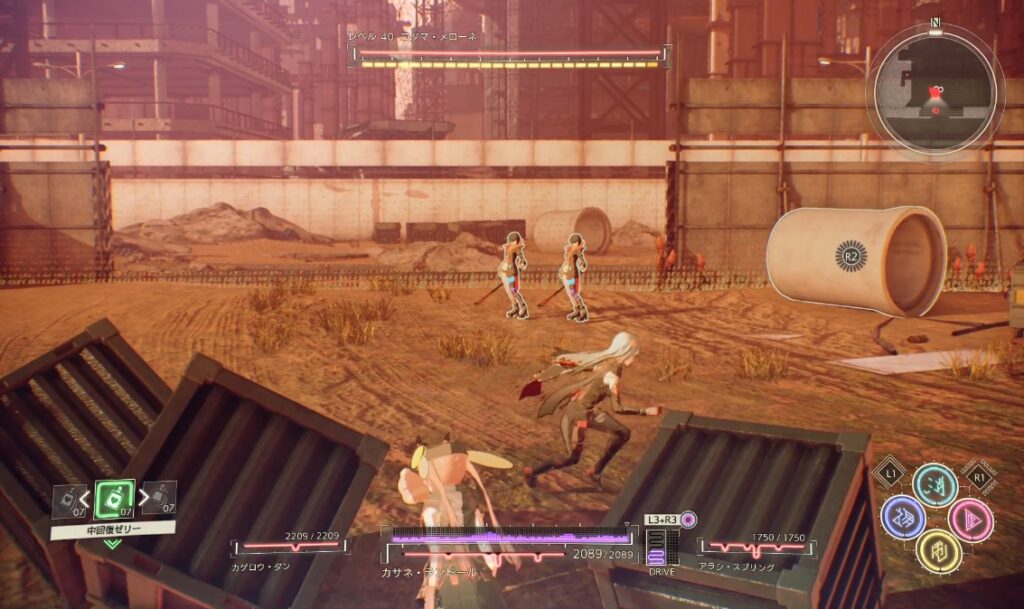Activate the yellow SAS ability icon
The image size is (1024, 609).
pyautogui.click(x=938, y=552)
